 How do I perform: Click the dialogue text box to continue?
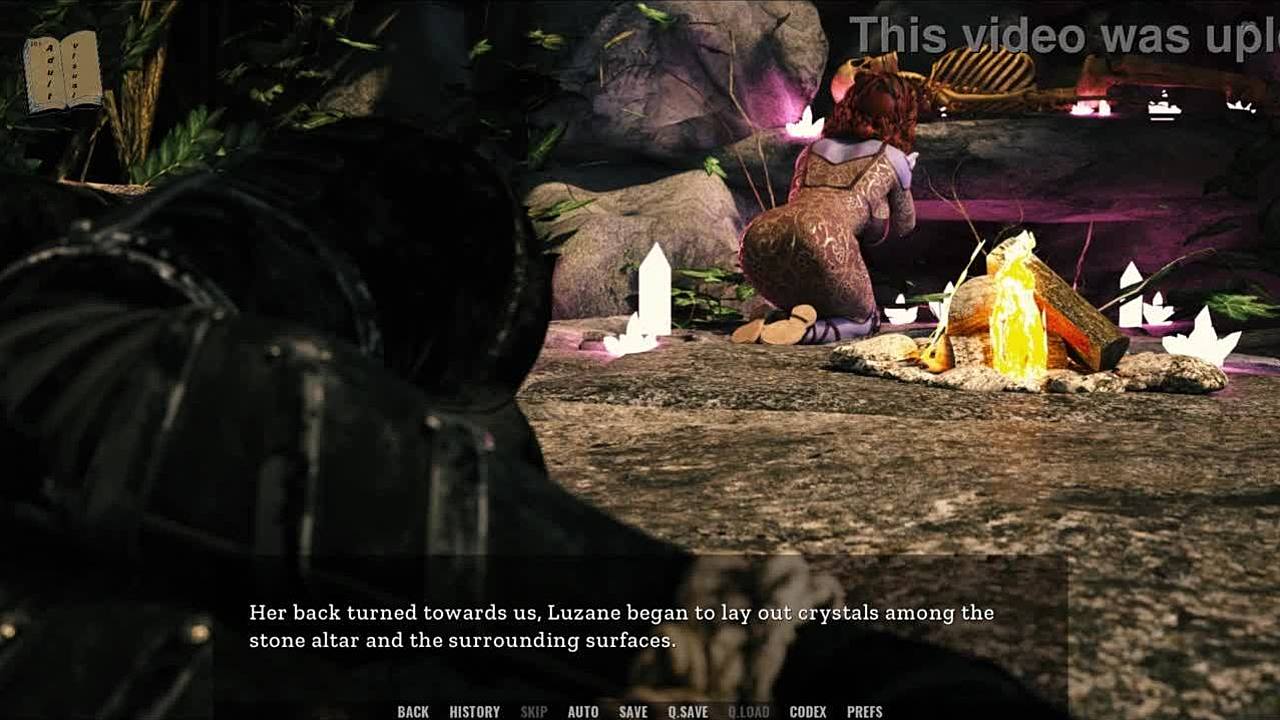640,626
